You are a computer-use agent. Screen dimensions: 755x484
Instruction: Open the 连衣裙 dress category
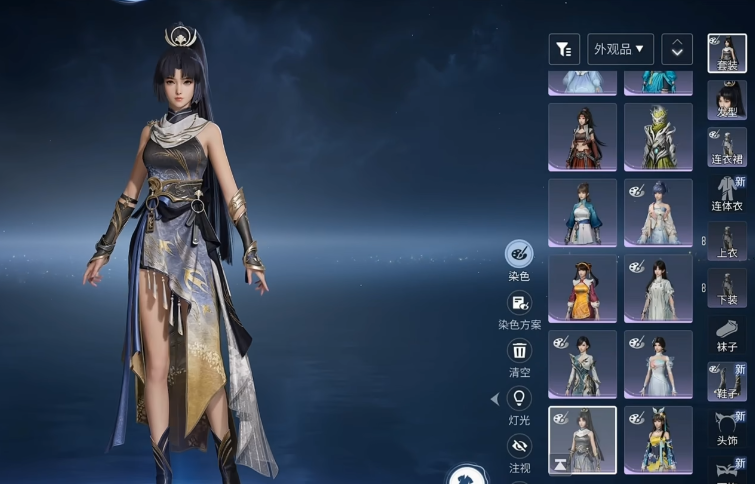(x=727, y=148)
